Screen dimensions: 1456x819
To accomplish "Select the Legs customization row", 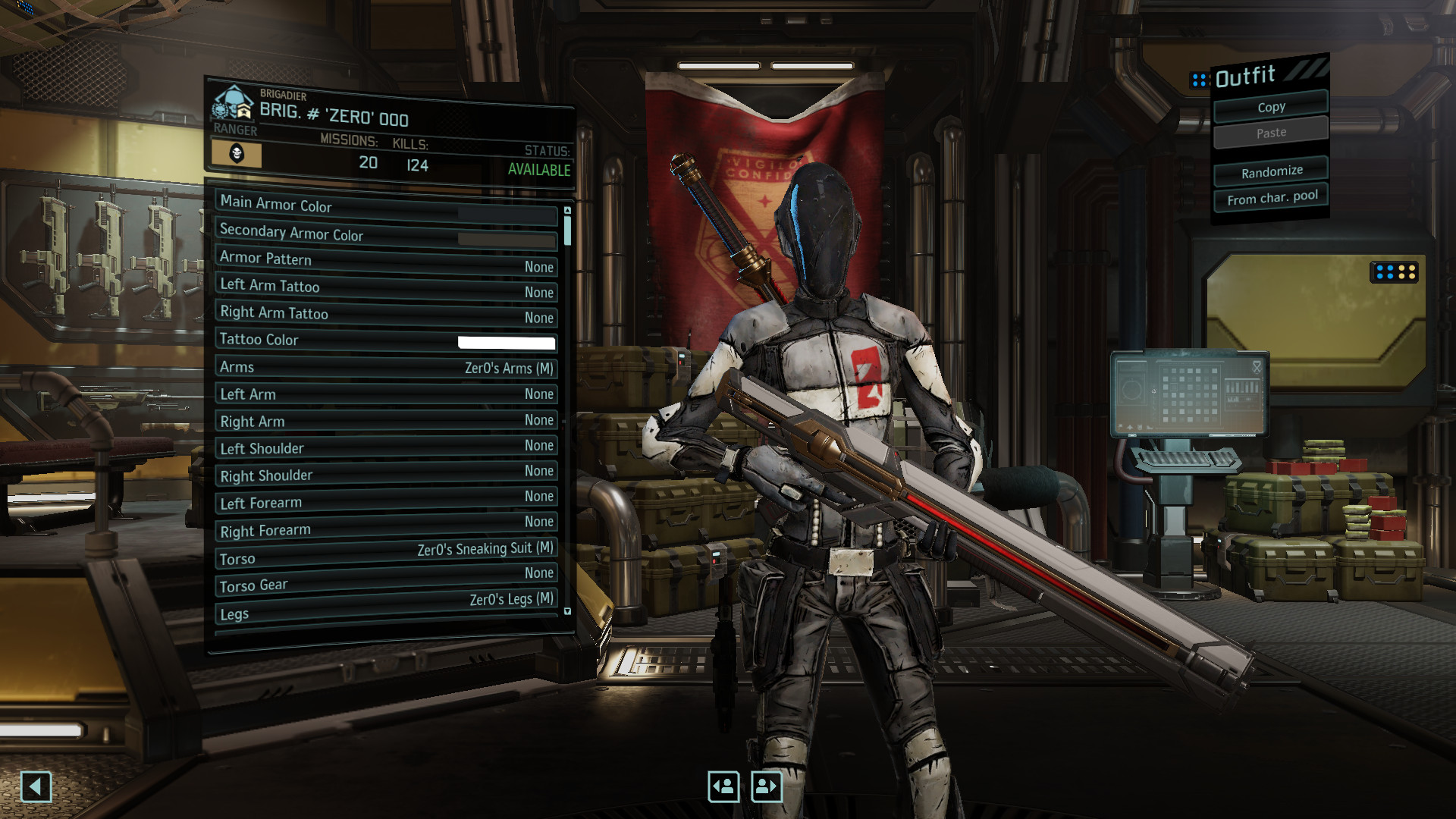I will point(387,607).
